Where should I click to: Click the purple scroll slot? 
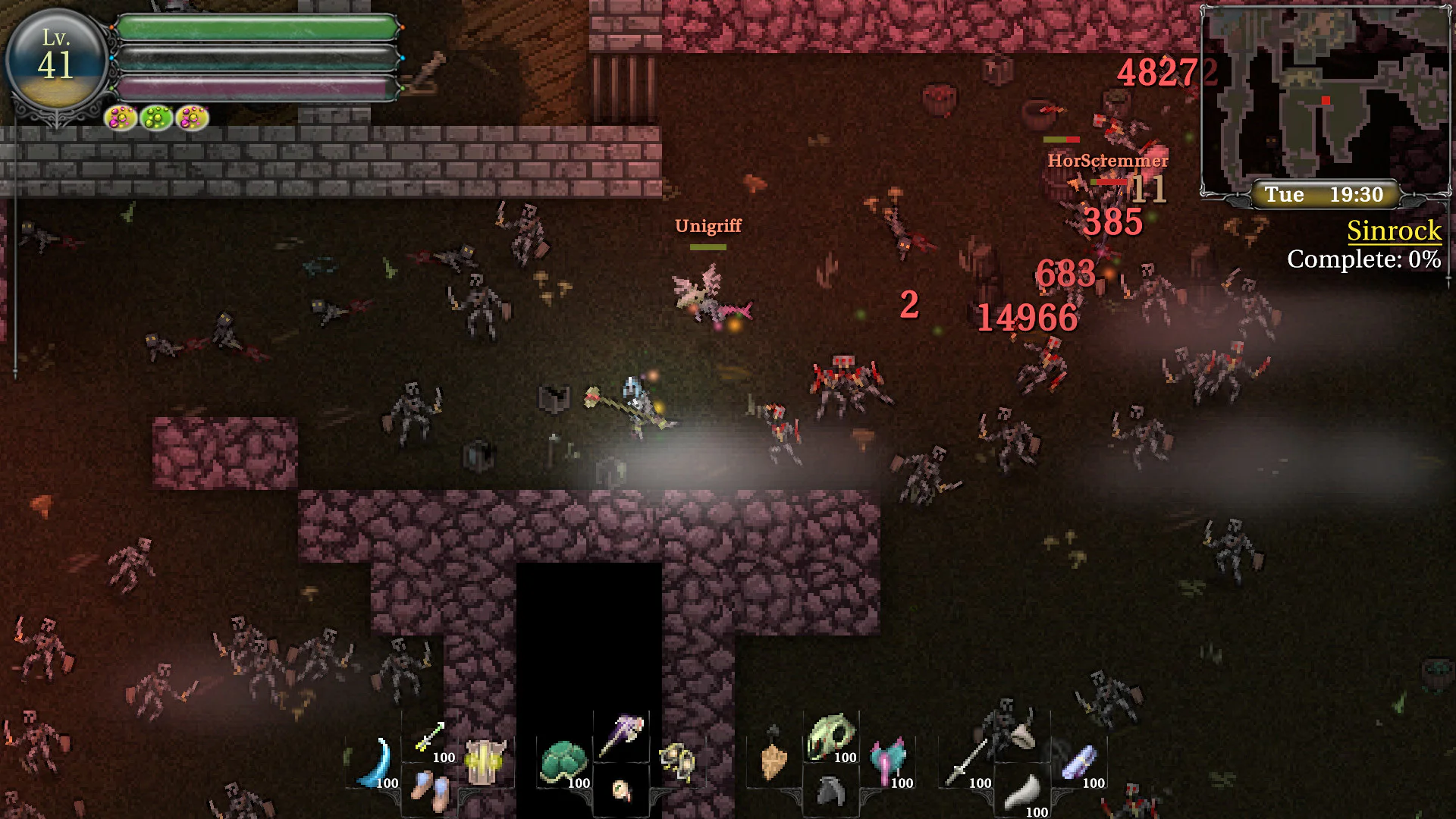pos(1079,761)
